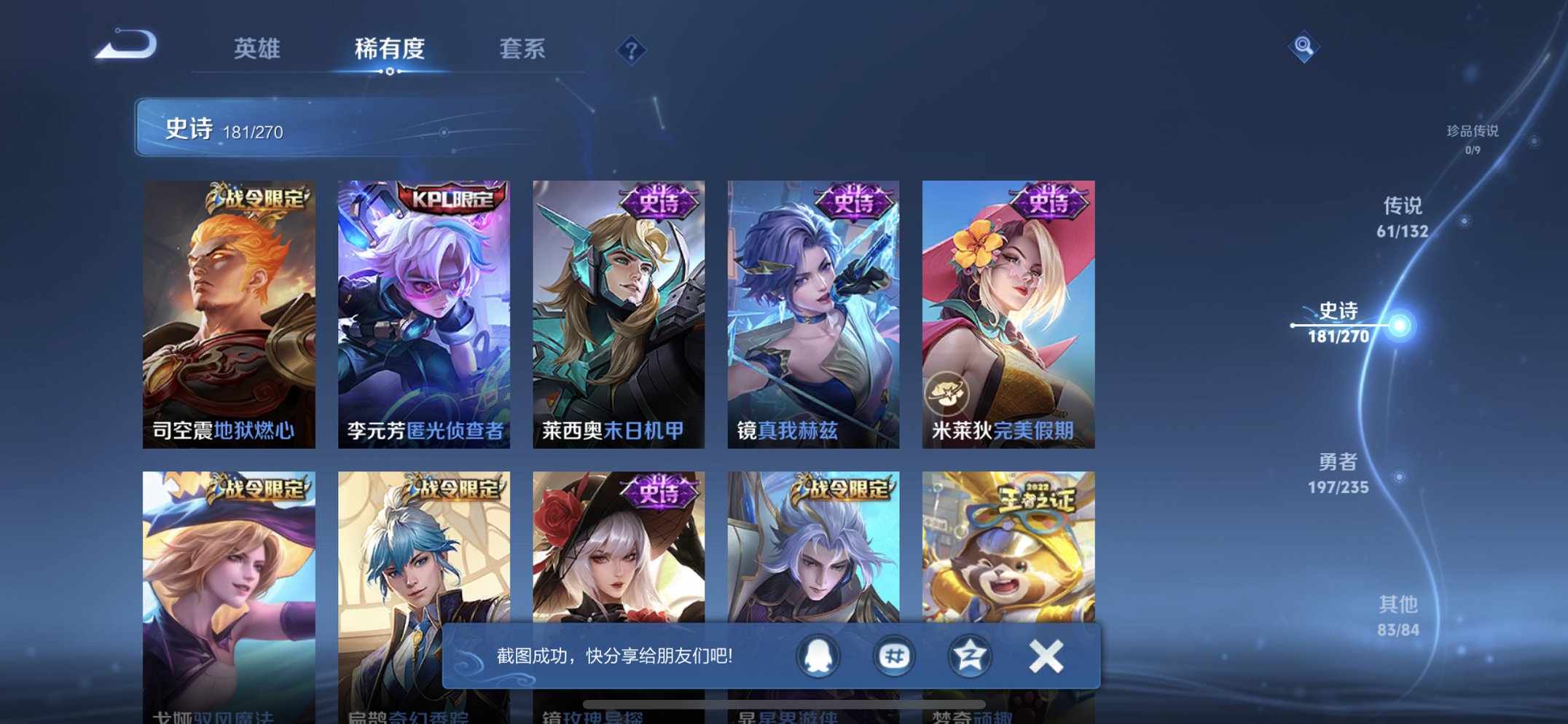Share the screenshot via QQ penguin icon
The width and height of the screenshot is (1568, 724).
coord(819,655)
